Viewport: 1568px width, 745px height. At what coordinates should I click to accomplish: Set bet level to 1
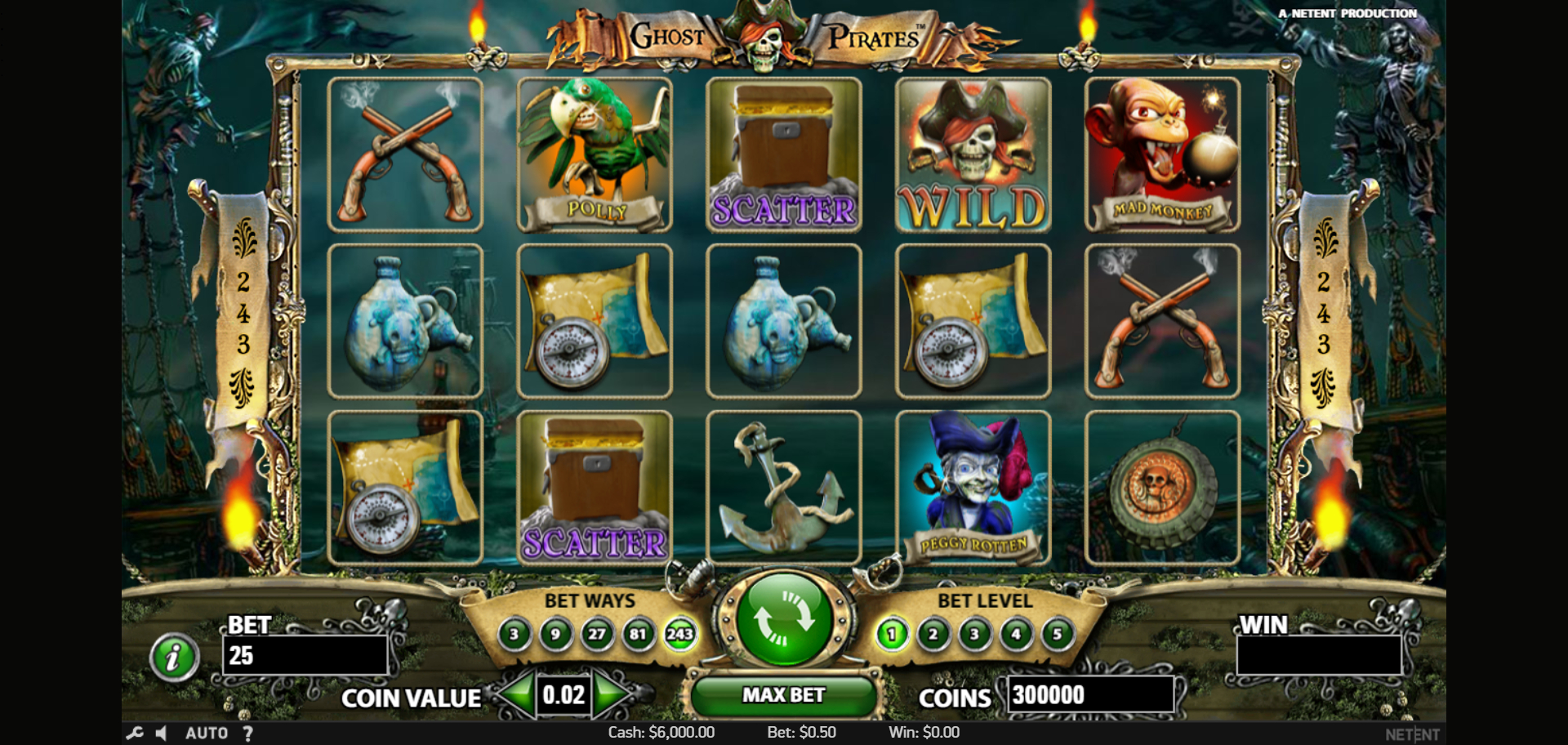[x=892, y=634]
